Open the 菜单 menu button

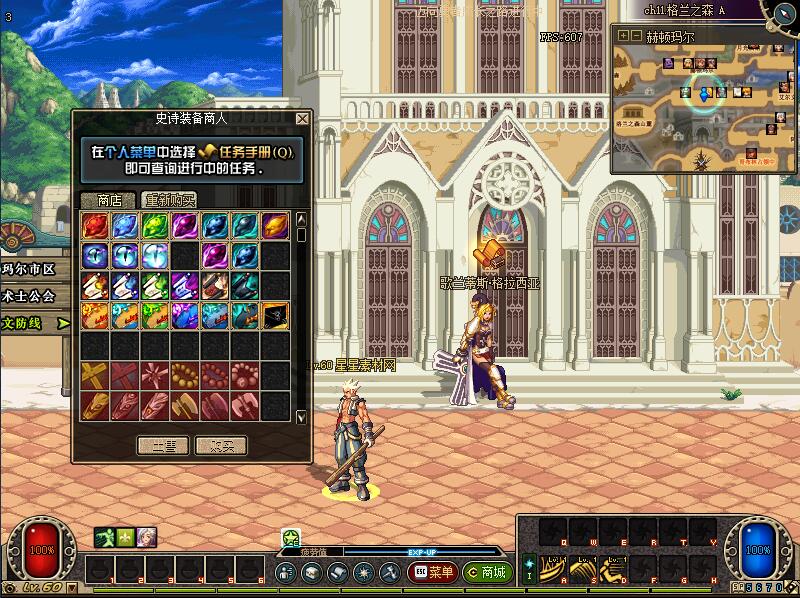pos(432,573)
